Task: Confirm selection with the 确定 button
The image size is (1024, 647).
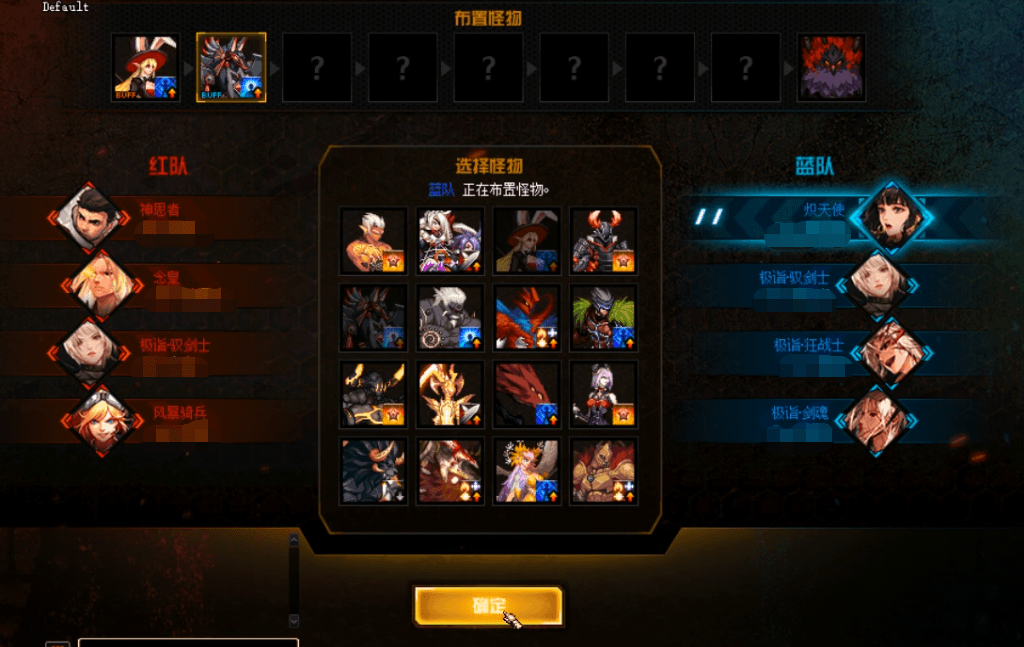Action: click(488, 605)
